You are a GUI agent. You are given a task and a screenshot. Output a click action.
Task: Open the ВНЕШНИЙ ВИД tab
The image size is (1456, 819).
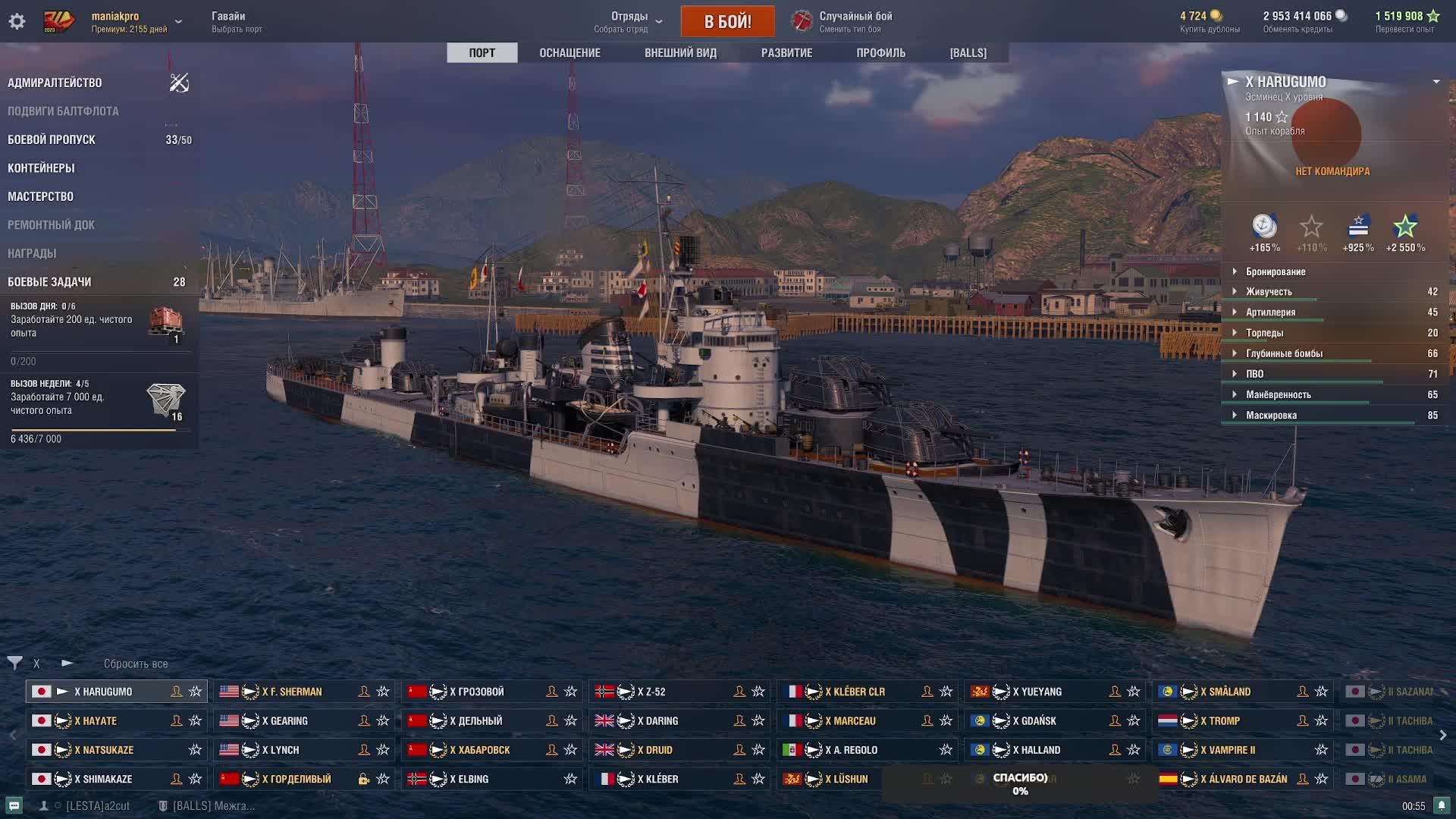coord(680,53)
